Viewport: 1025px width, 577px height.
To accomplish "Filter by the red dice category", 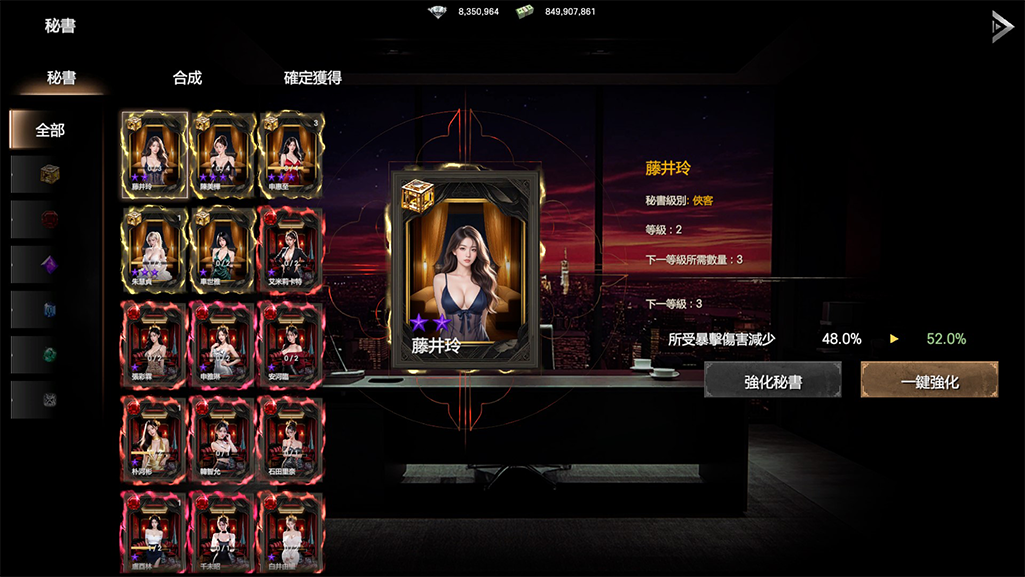I will point(50,219).
